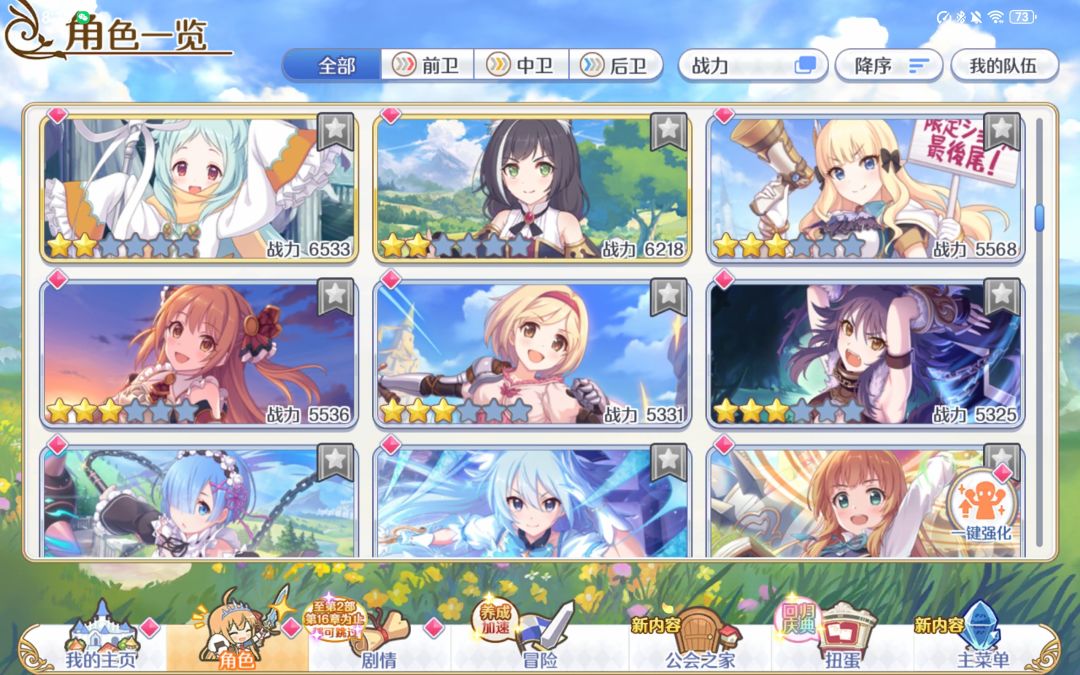The height and width of the screenshot is (675, 1080).
Task: Switch to the 全部 filter tab
Action: coord(332,66)
